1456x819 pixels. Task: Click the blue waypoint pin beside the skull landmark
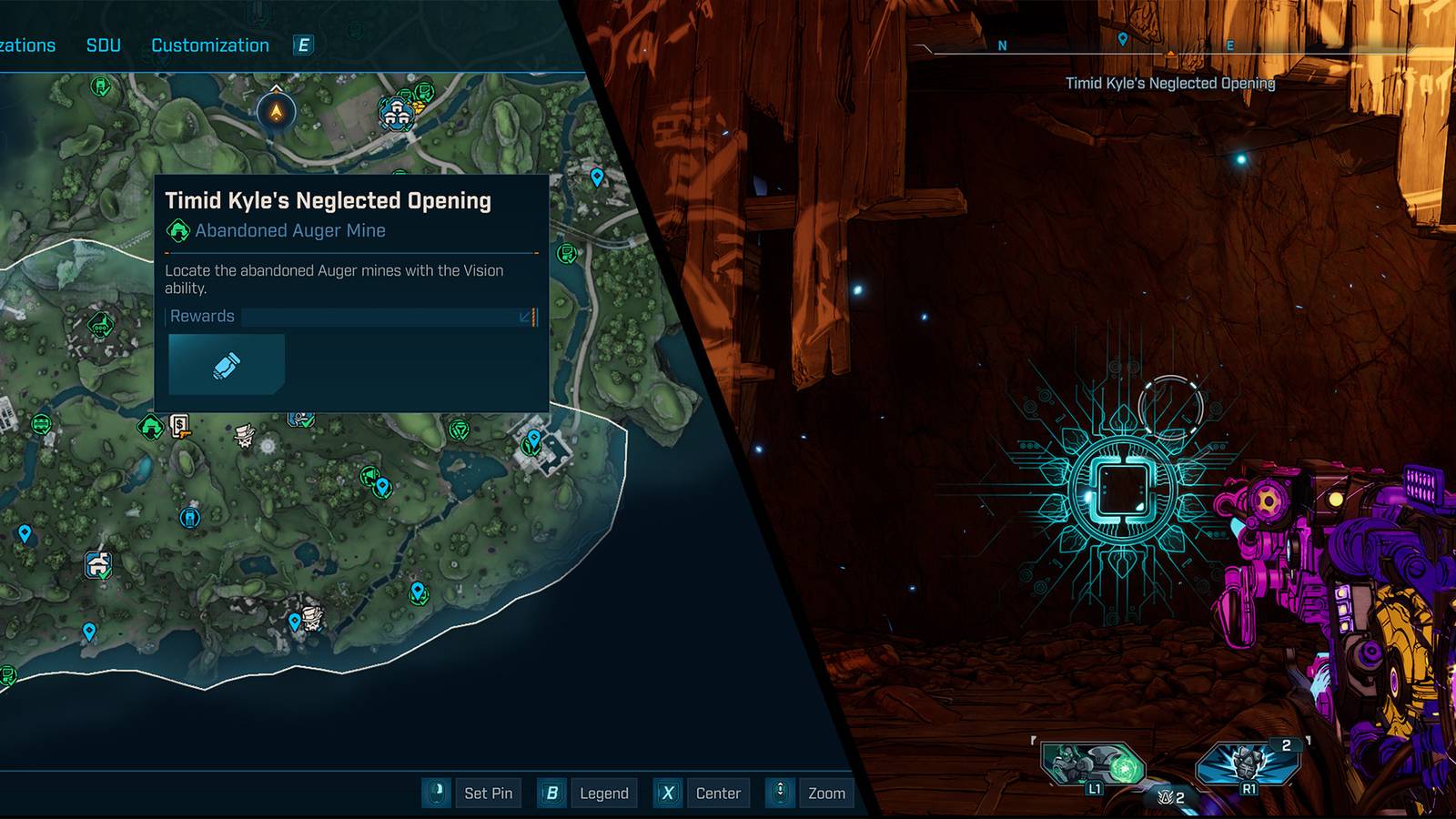tap(296, 622)
